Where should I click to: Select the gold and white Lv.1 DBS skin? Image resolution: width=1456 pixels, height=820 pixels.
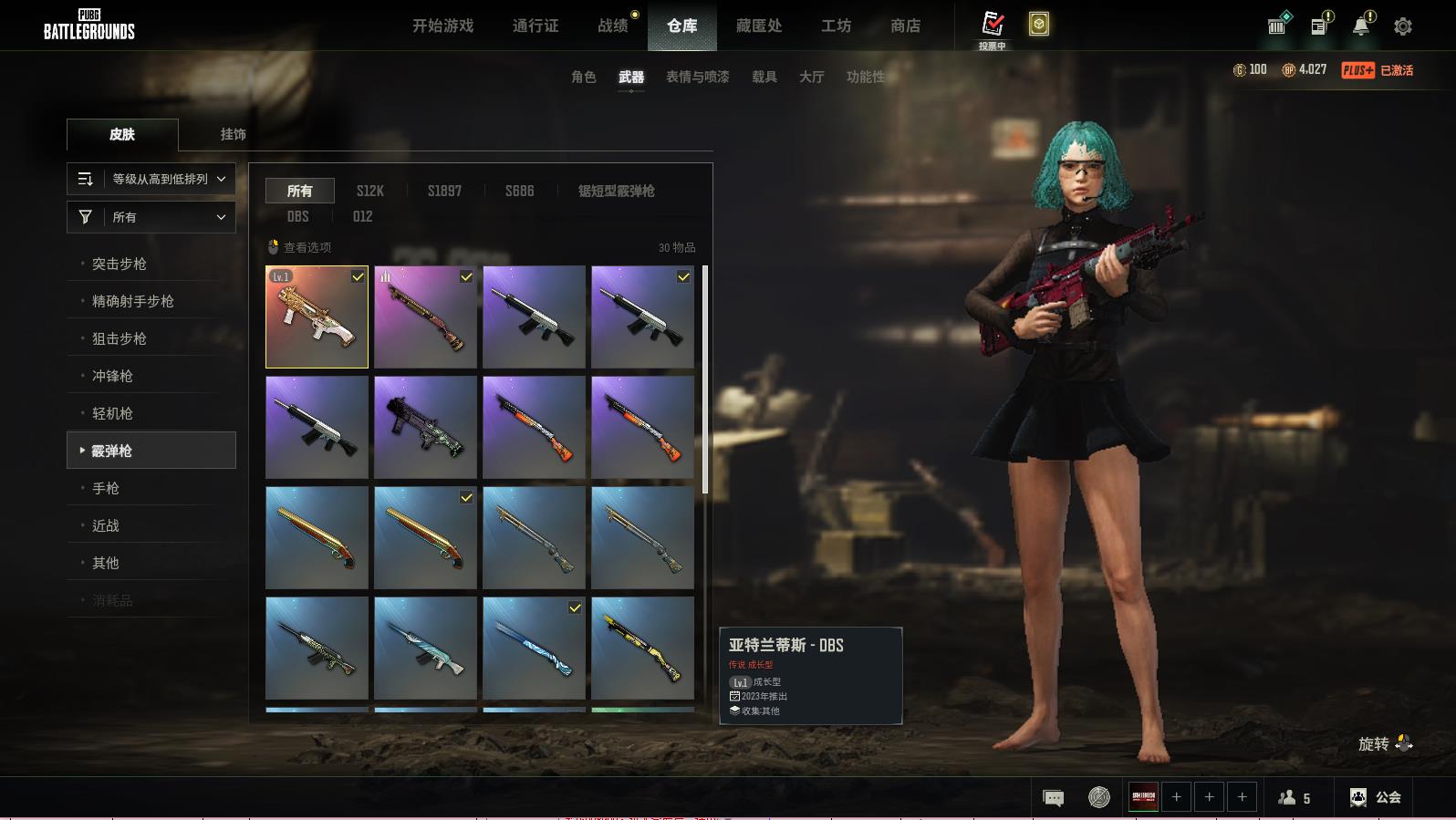coord(317,317)
